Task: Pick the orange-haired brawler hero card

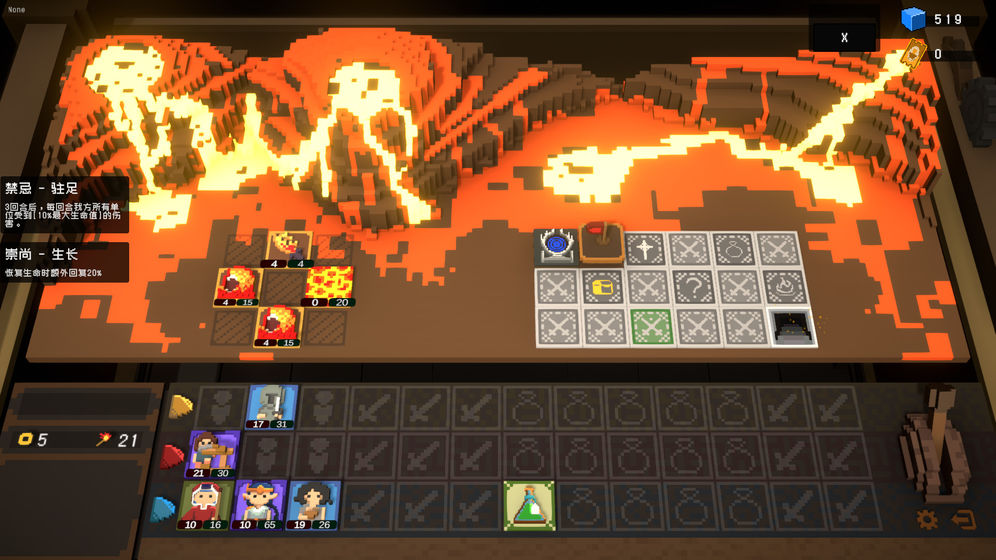Action: pos(214,455)
